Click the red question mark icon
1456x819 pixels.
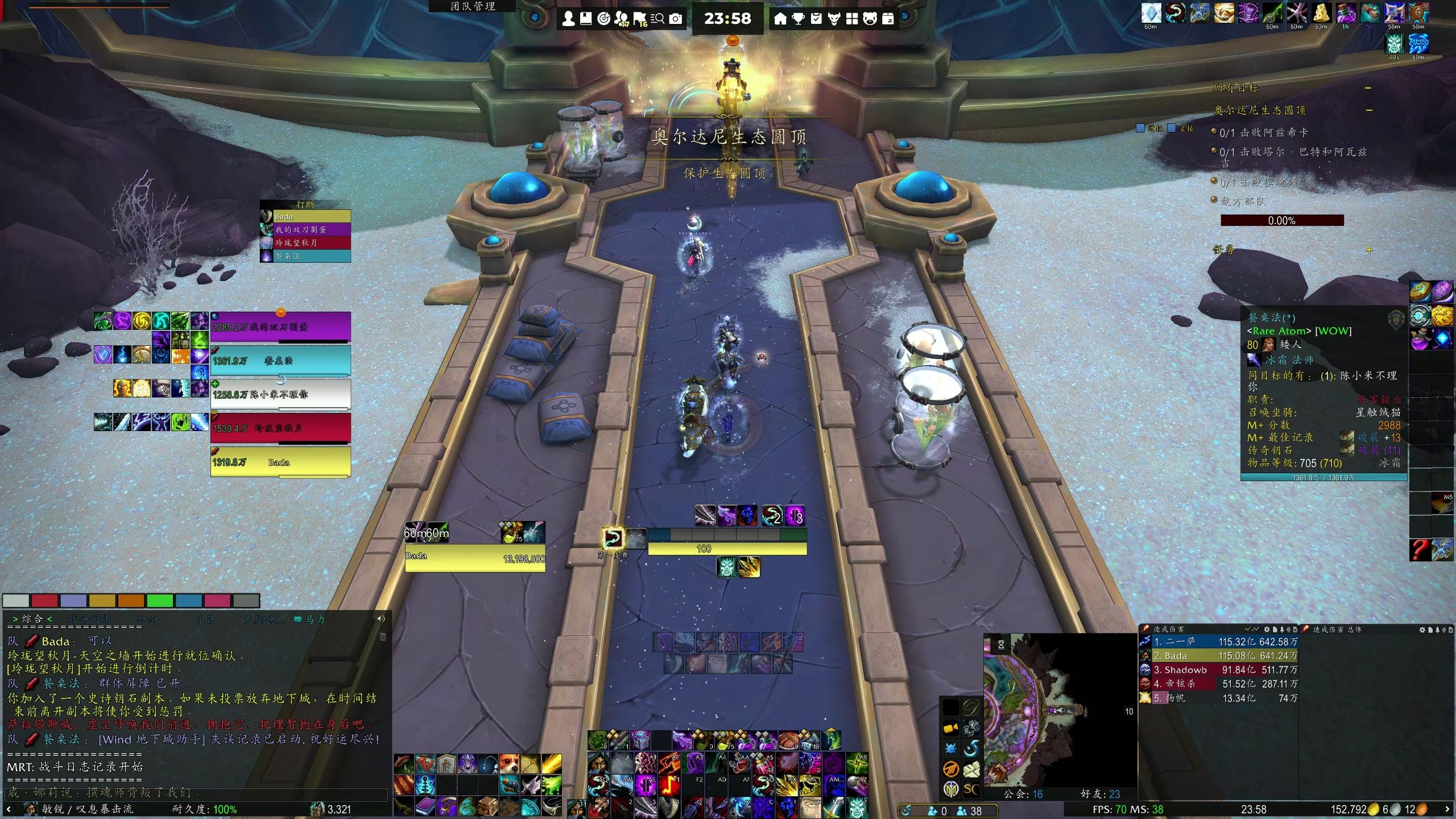coord(1420,549)
